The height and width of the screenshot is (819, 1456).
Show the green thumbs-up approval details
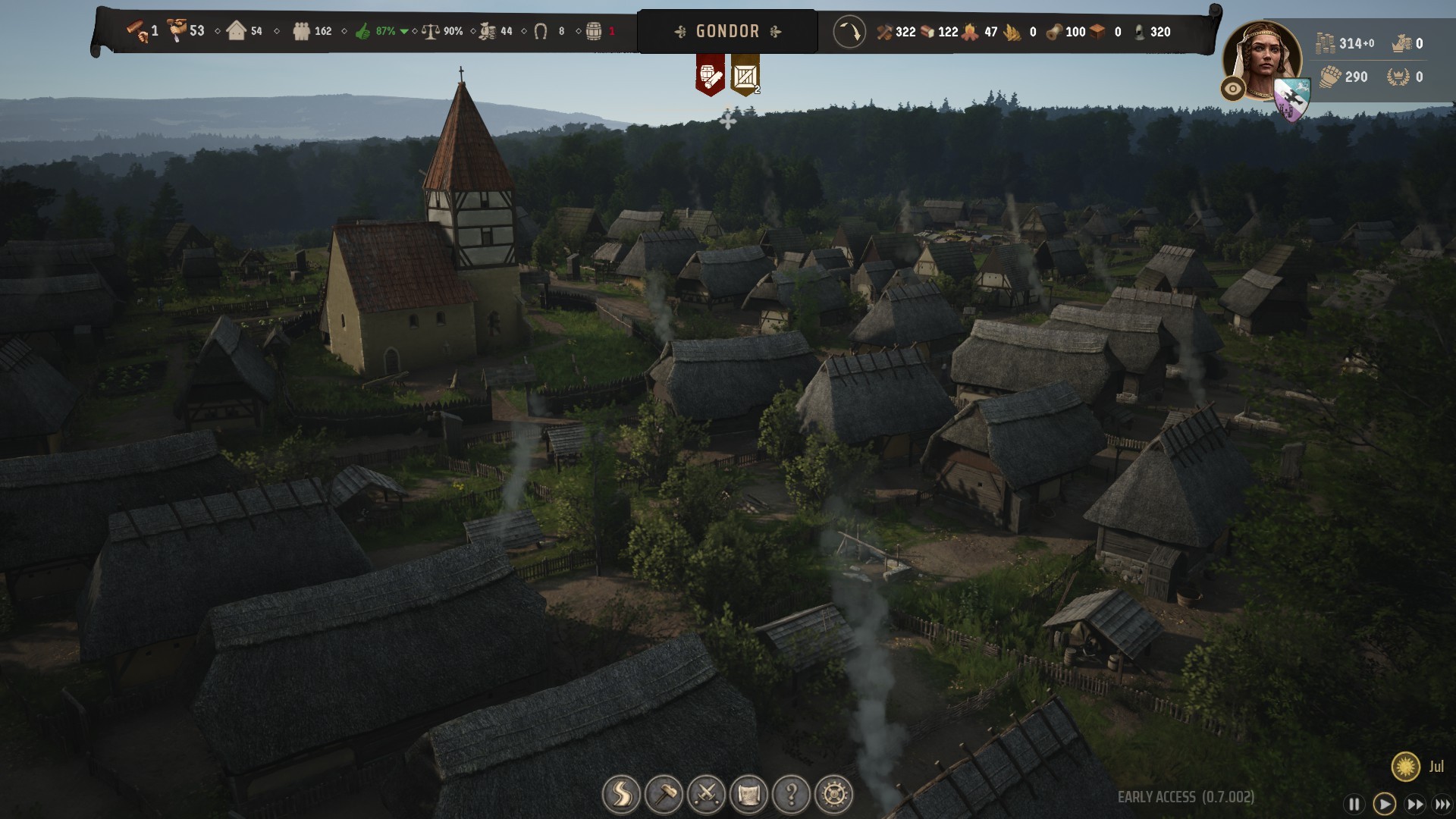point(362,32)
